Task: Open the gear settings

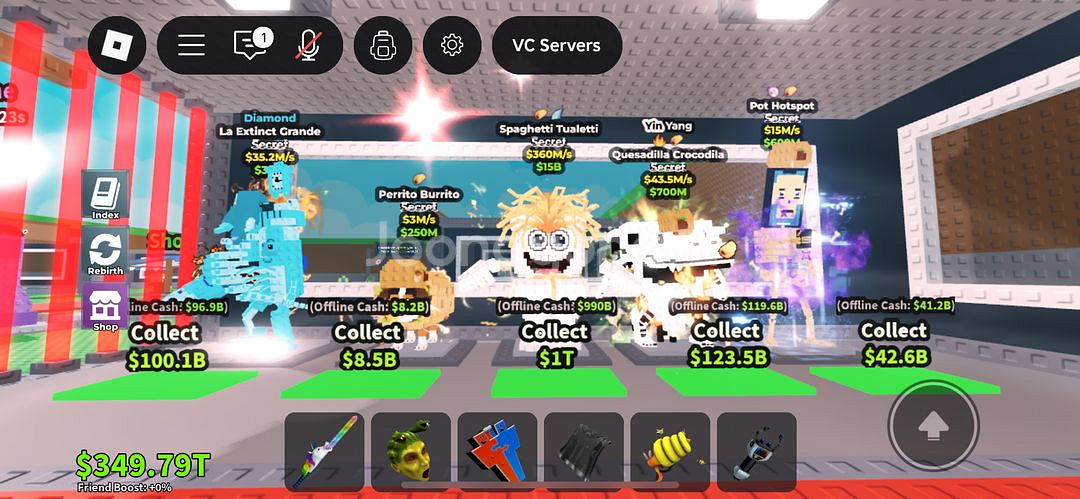Action: [x=452, y=45]
